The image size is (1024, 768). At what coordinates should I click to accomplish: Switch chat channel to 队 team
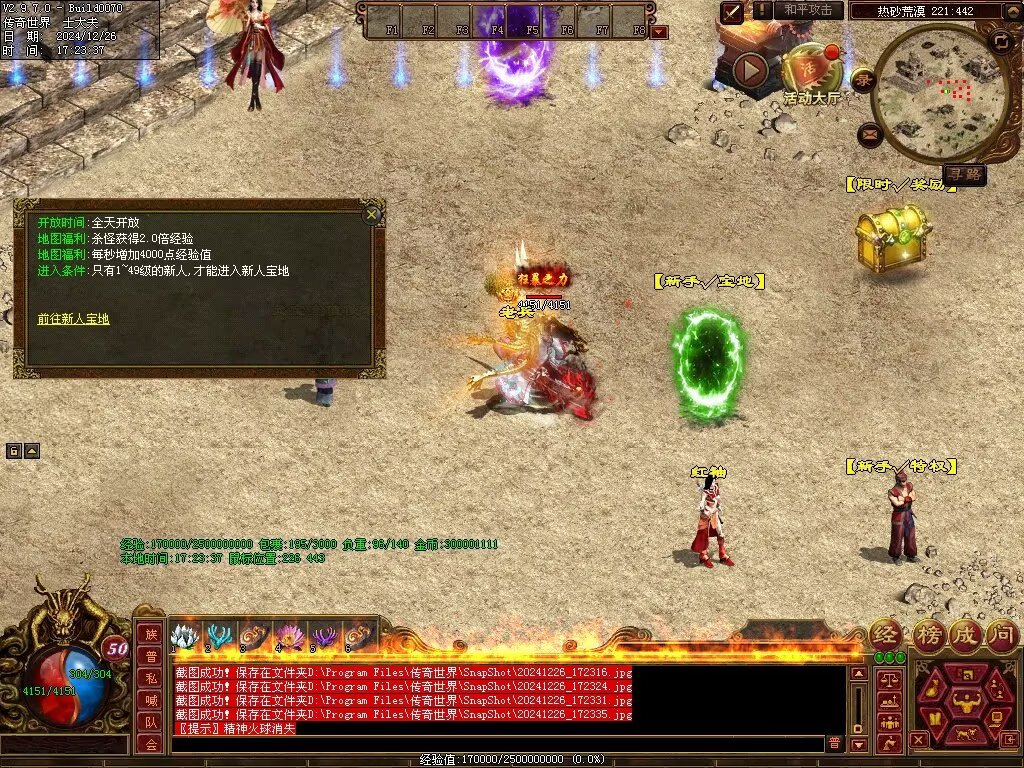(x=149, y=722)
